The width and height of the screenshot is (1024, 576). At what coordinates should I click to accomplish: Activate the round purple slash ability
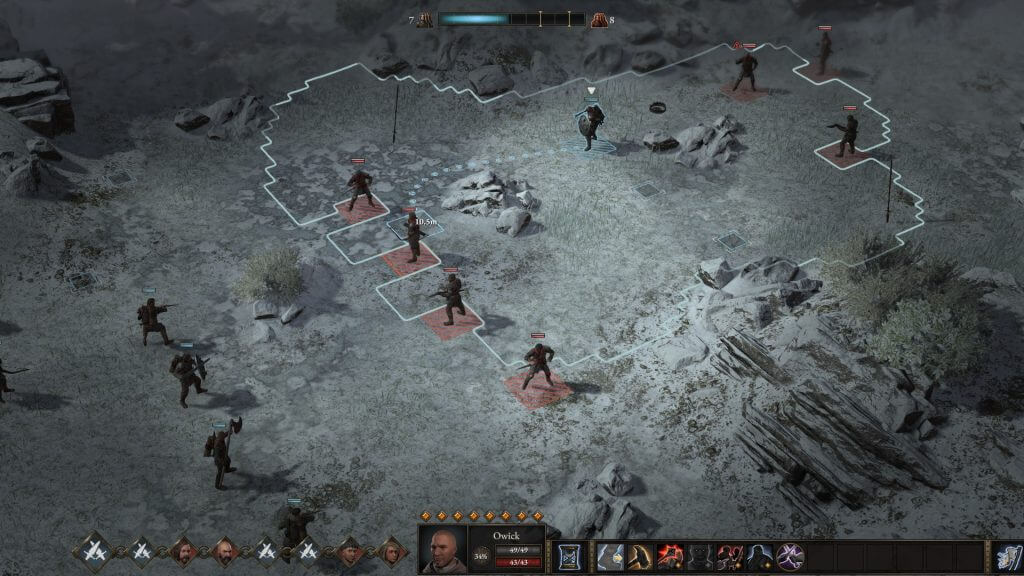791,557
